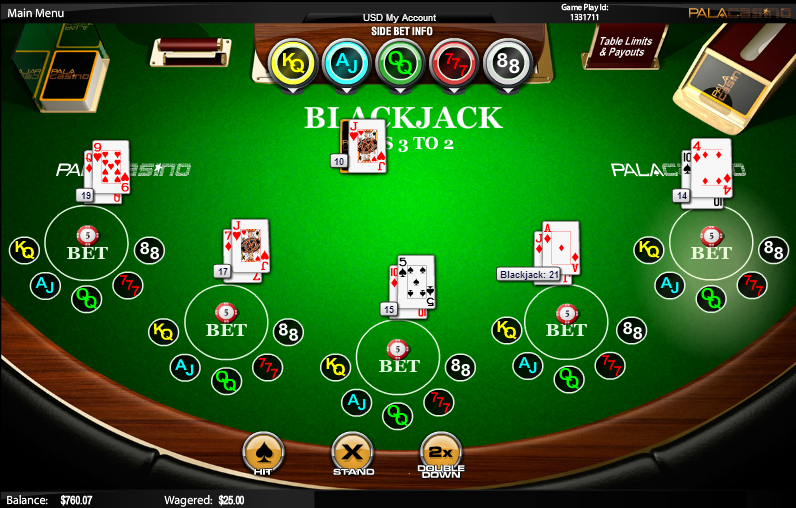
Task: Open the green QQ side bet info
Action: click(x=400, y=62)
